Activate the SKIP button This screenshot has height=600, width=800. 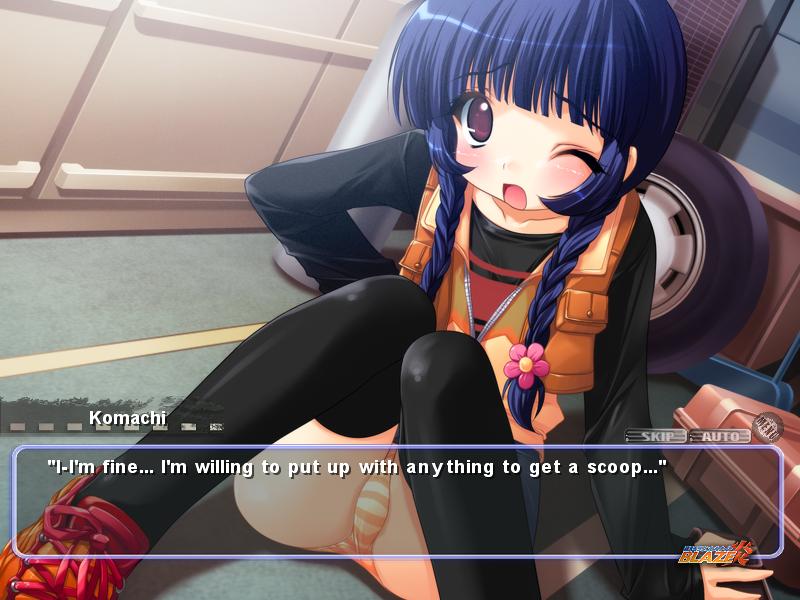pyautogui.click(x=656, y=436)
